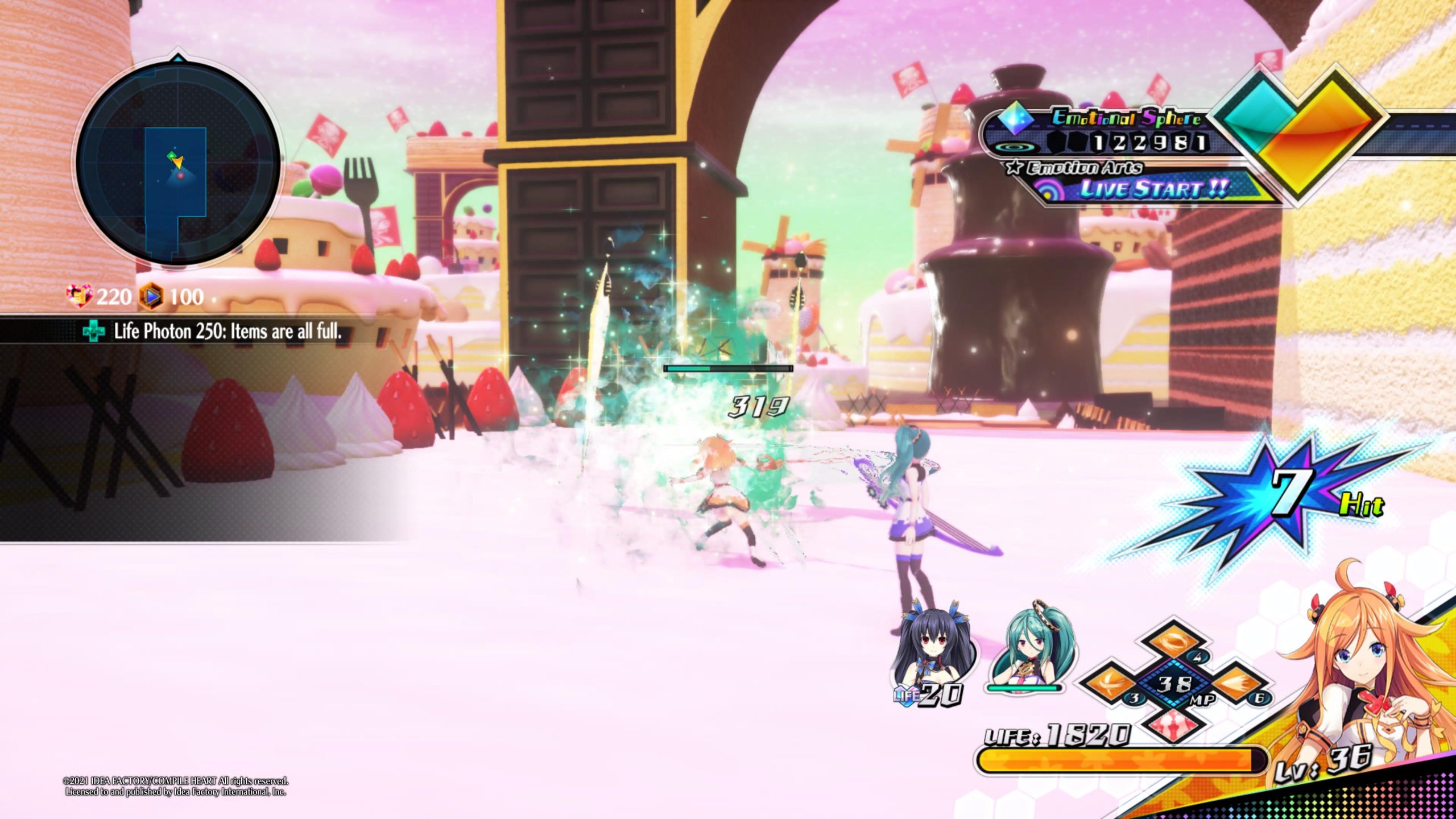This screenshot has width=1456, height=819.
Task: Use the left cross-slash skill costing 3 MP
Action: point(1109,685)
